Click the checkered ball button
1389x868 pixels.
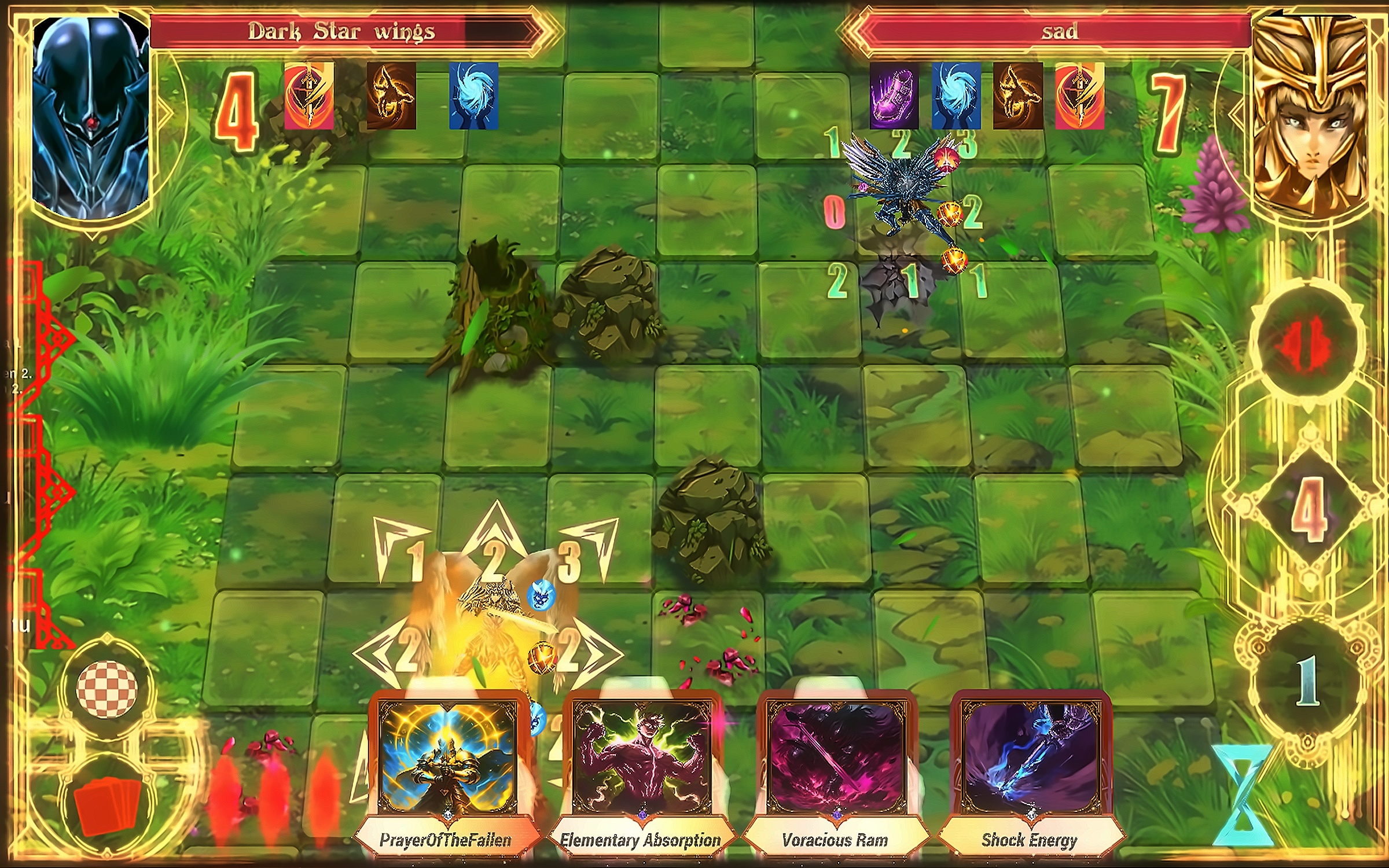coord(107,689)
